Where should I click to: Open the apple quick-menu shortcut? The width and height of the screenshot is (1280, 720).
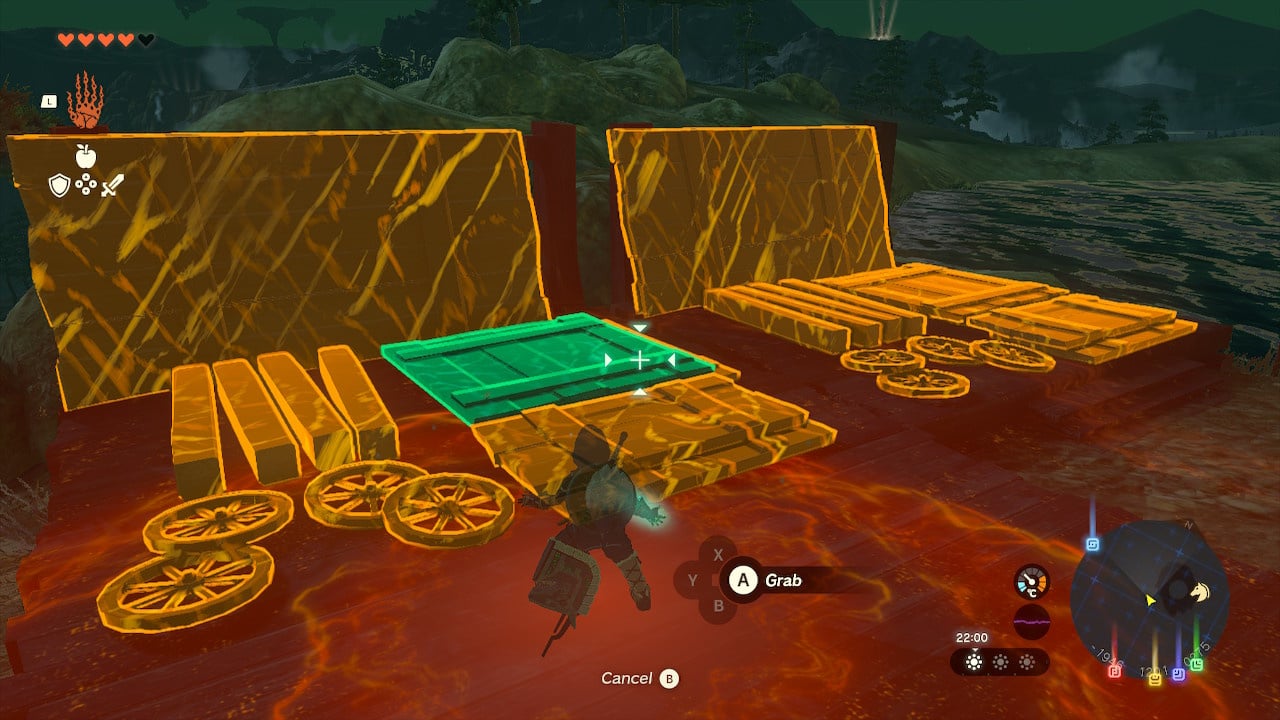point(85,156)
